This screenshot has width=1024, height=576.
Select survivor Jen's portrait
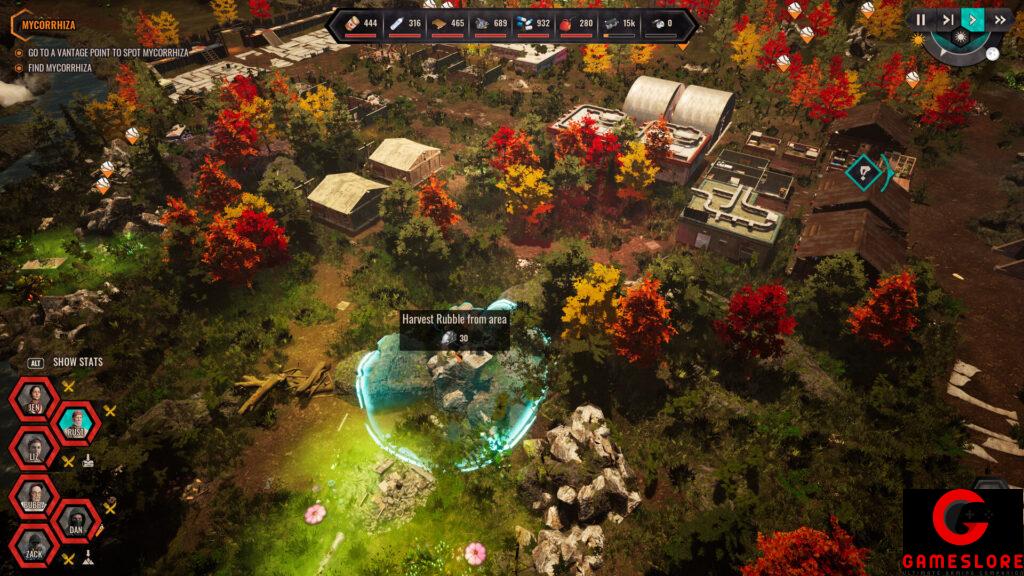pyautogui.click(x=35, y=400)
